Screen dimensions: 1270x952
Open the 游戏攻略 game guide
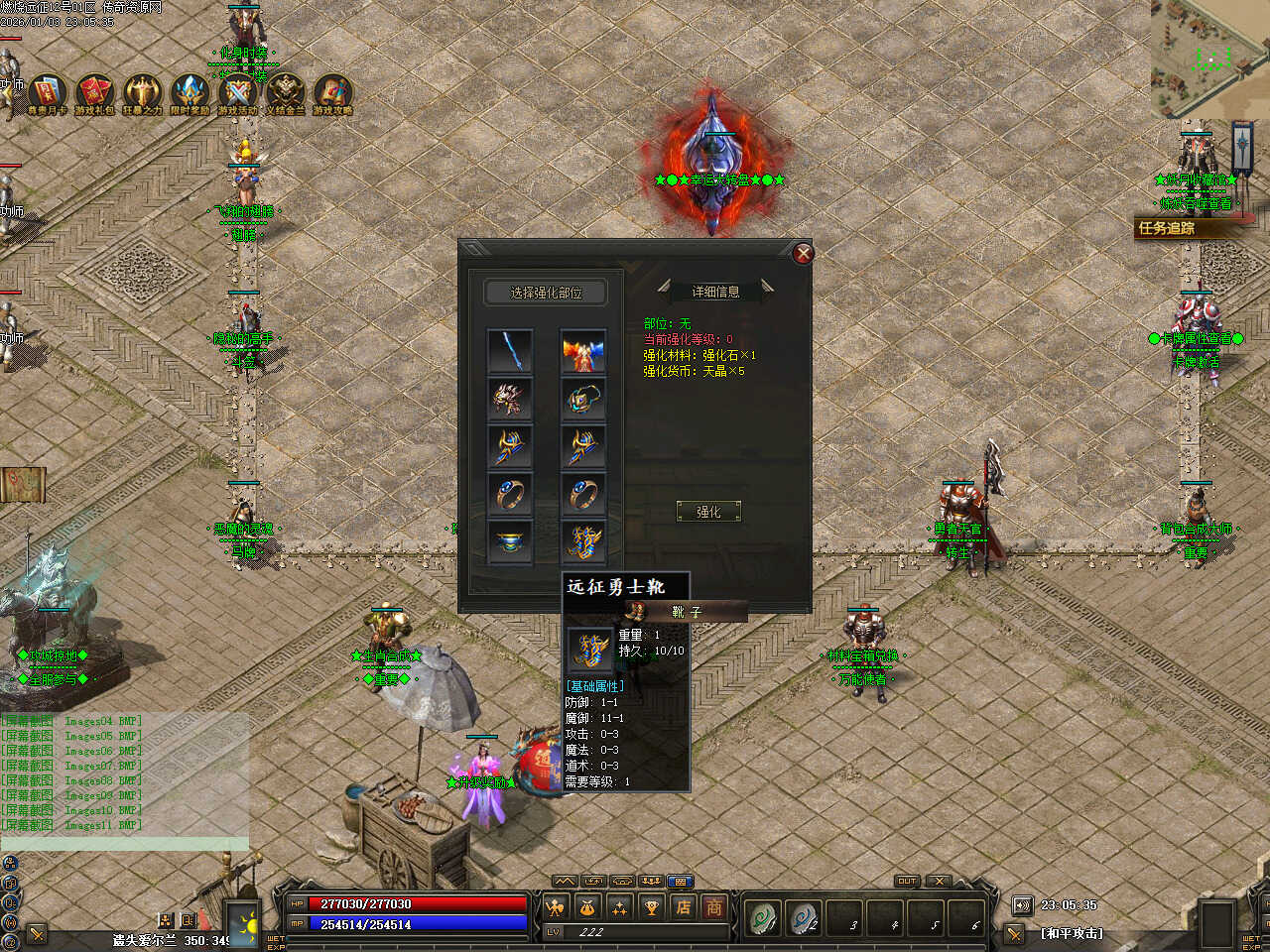[332, 94]
